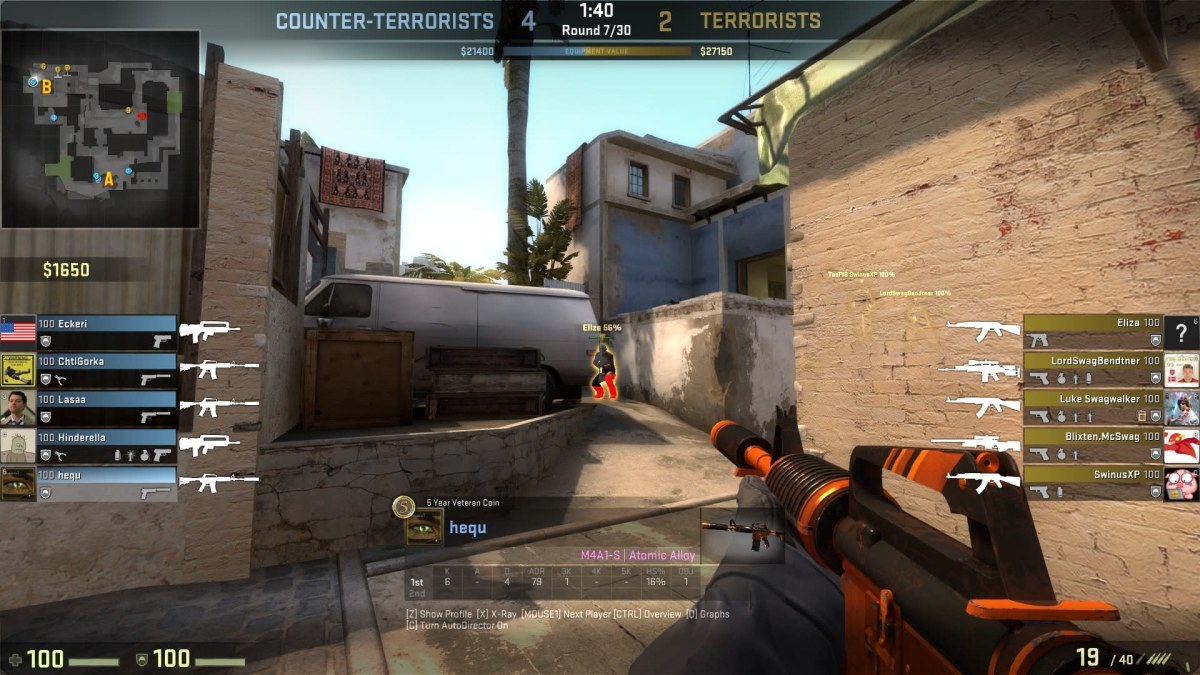Click the 5 Year Veteran Coin badge
The image size is (1200, 675).
click(x=403, y=507)
